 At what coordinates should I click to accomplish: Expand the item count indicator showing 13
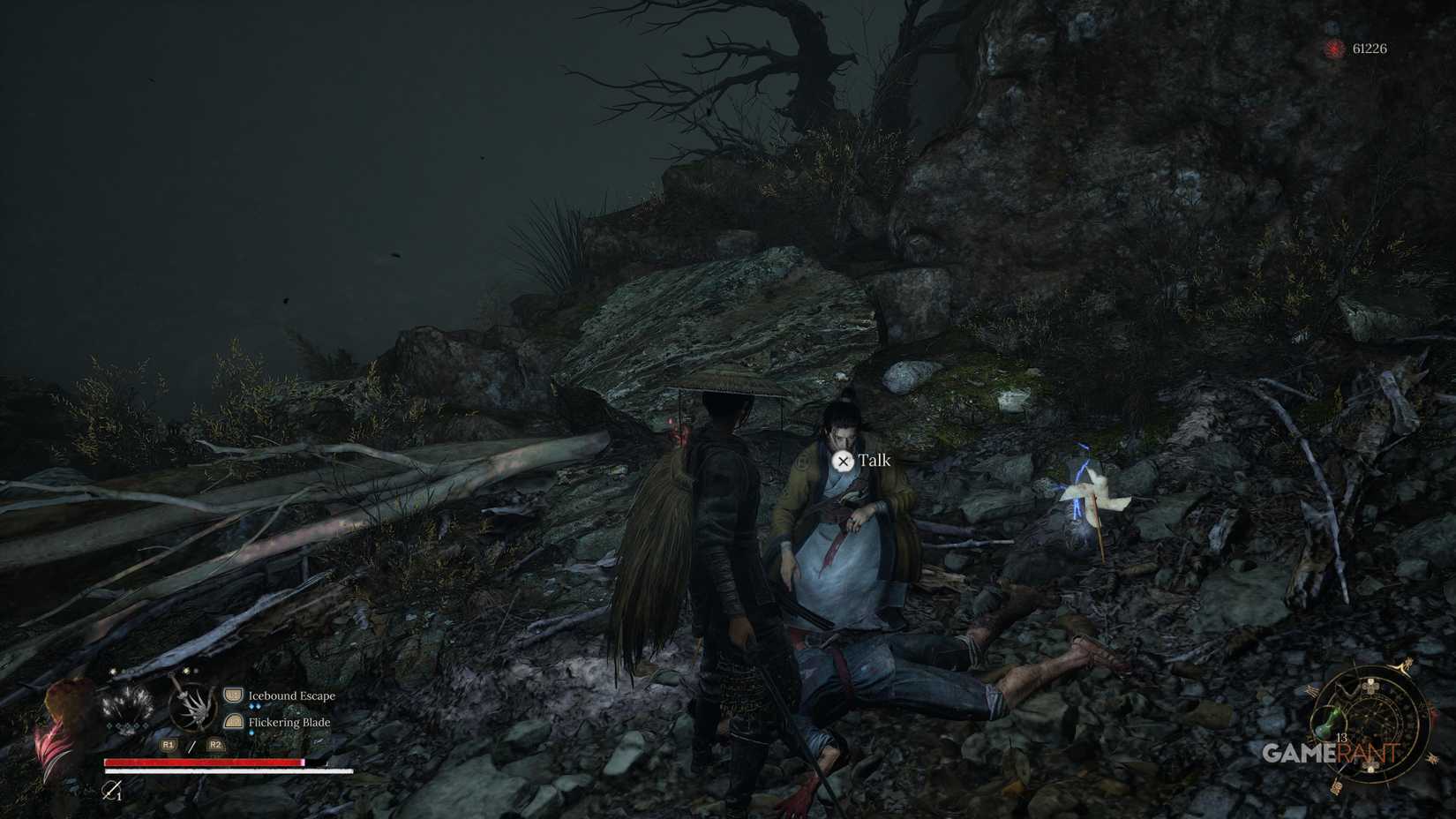1342,737
